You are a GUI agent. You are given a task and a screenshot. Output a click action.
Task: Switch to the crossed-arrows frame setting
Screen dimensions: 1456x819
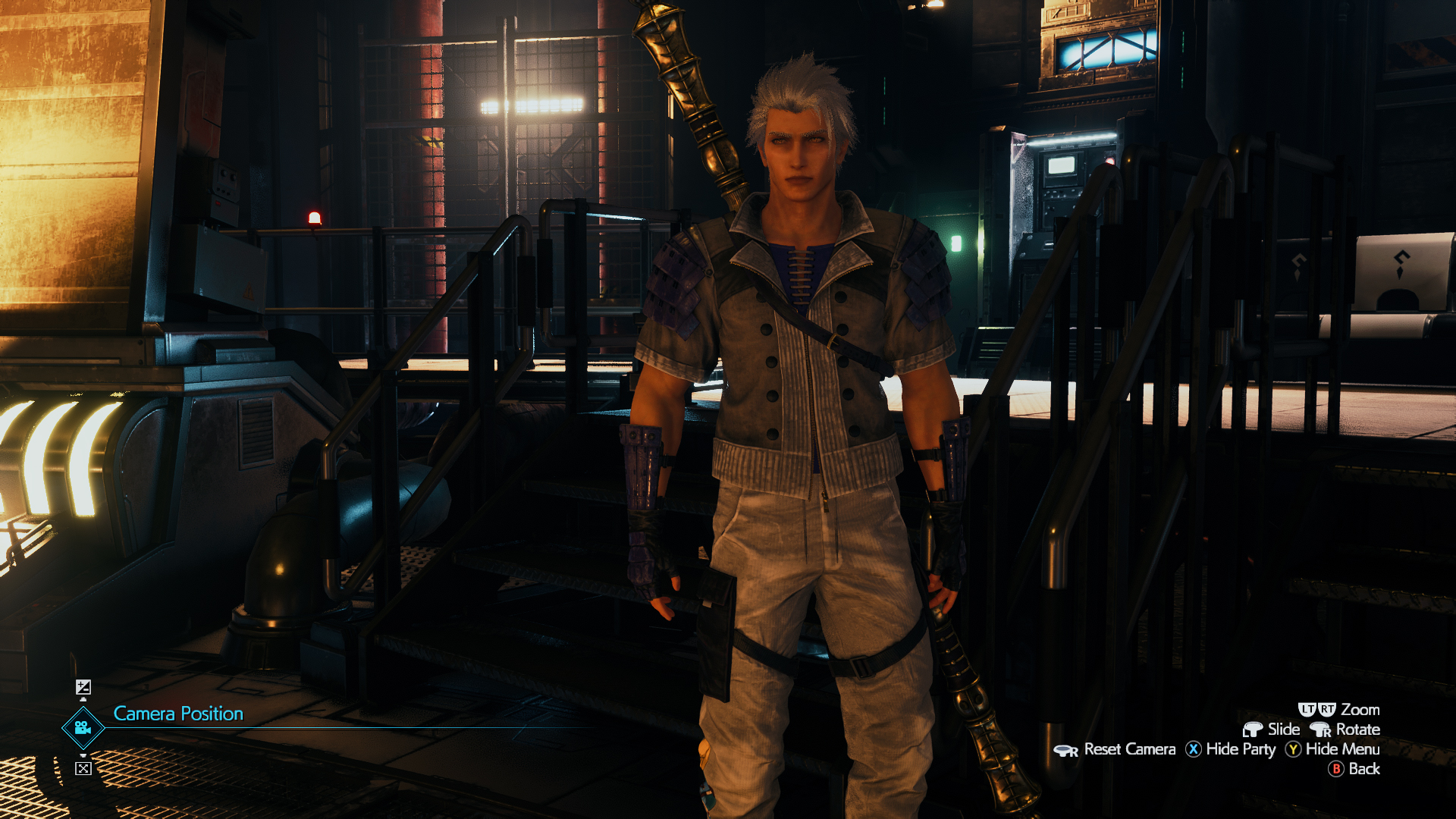83,768
